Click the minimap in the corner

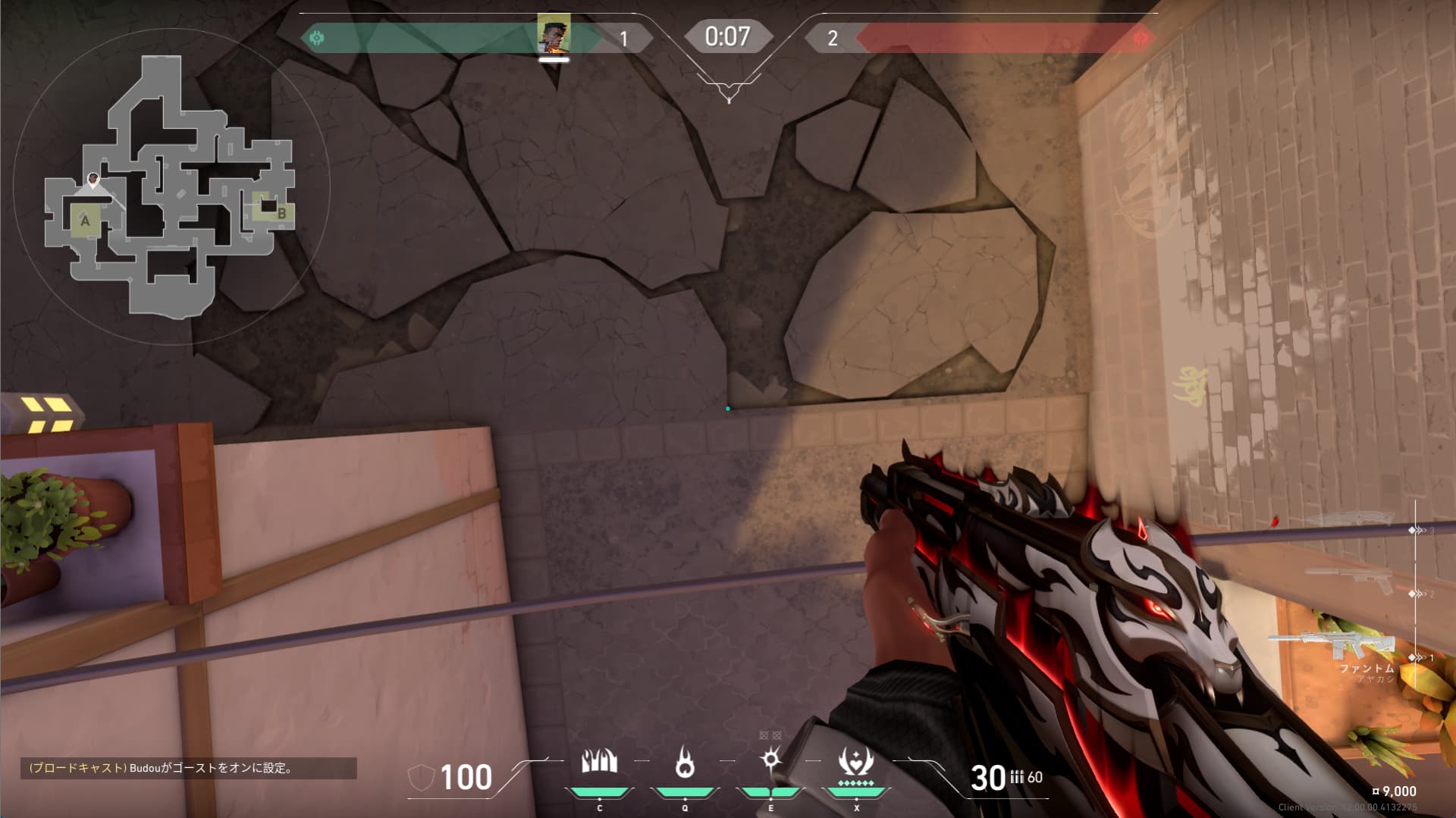click(x=171, y=186)
